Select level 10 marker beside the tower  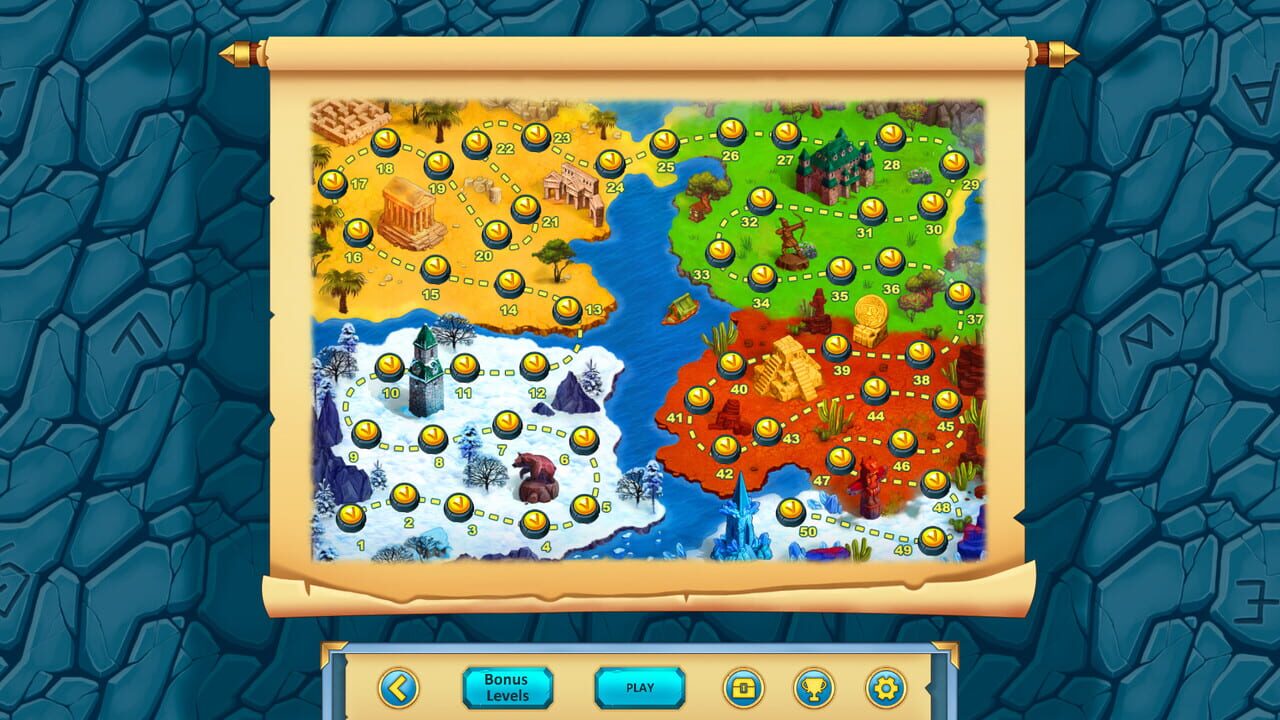tap(390, 367)
